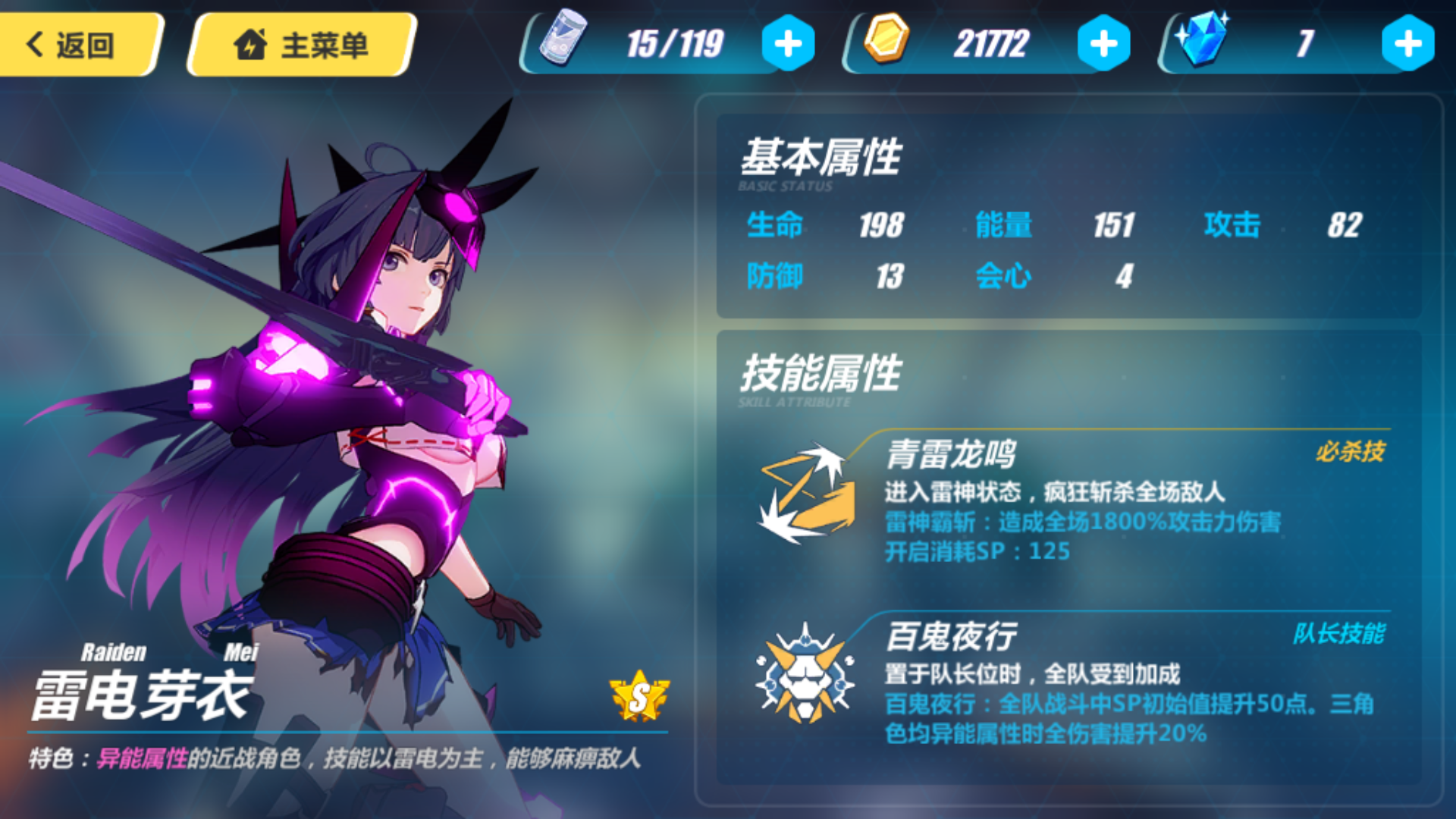
Task: Tap the plus to buy more stamina
Action: tap(786, 43)
